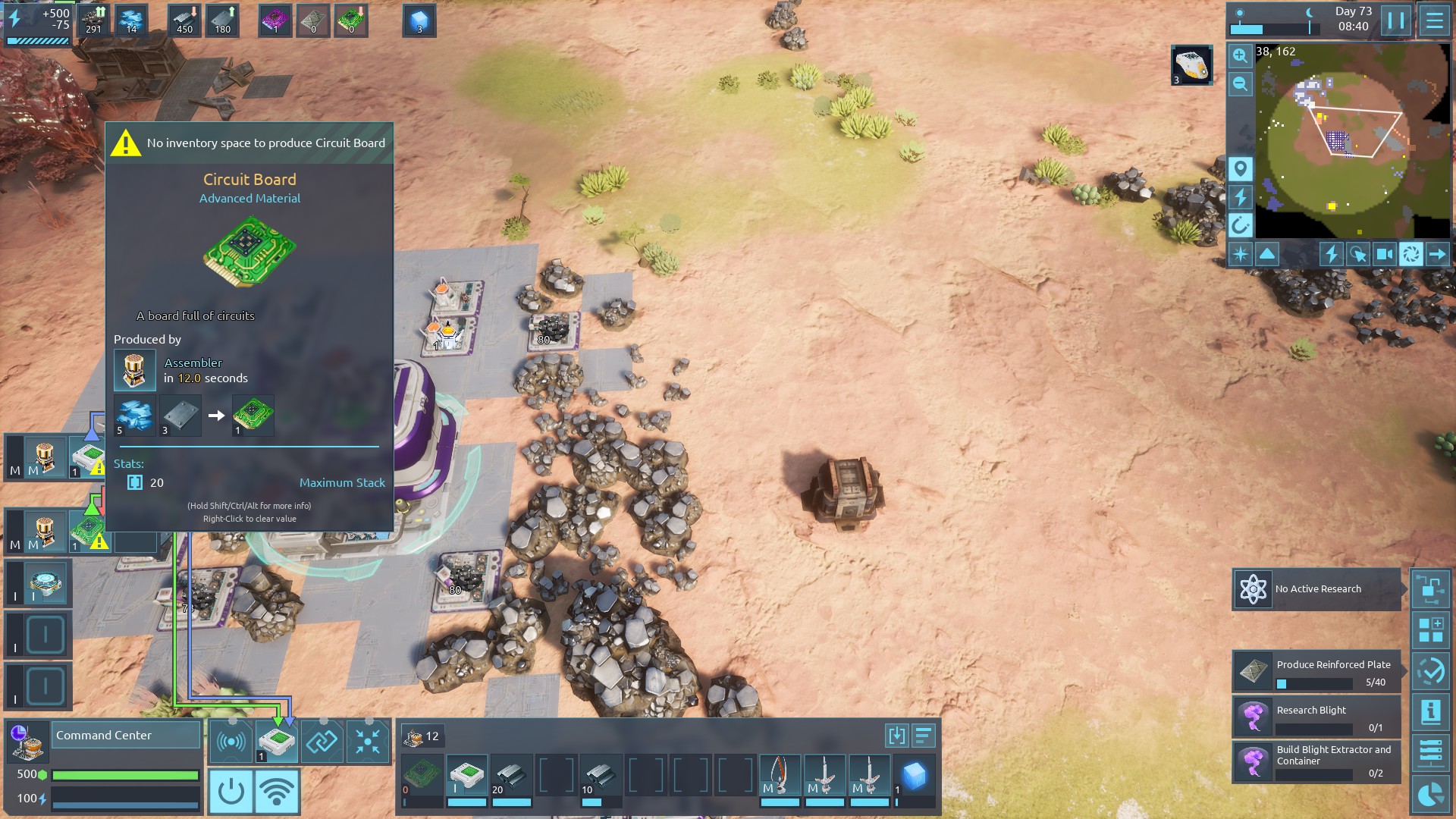Viewport: 1456px width, 819px height.
Task: Open the No Active Research panel
Action: [x=1316, y=589]
